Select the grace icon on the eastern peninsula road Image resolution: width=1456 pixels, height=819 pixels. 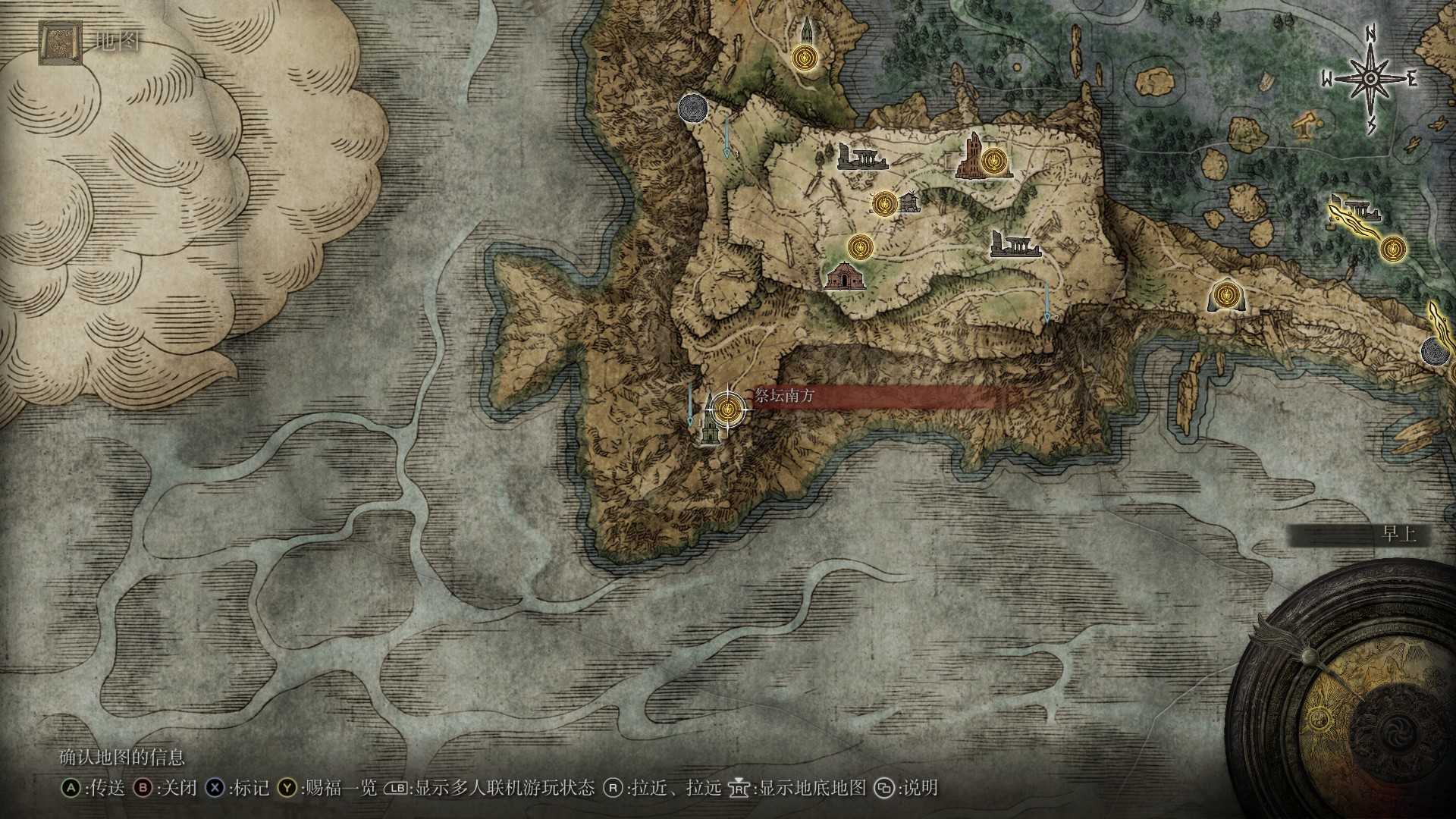click(1228, 296)
